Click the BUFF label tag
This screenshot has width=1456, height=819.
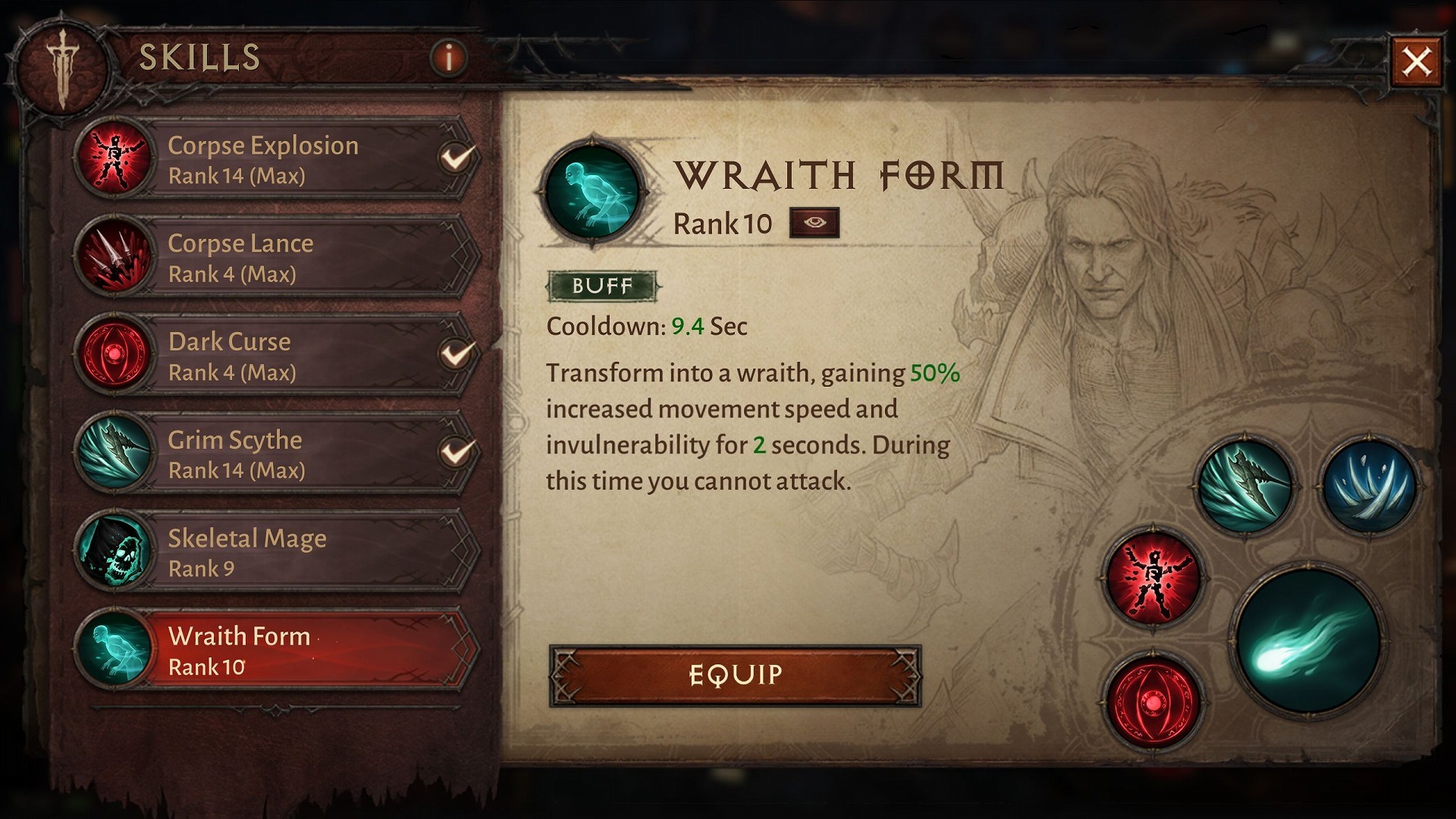pyautogui.click(x=601, y=287)
